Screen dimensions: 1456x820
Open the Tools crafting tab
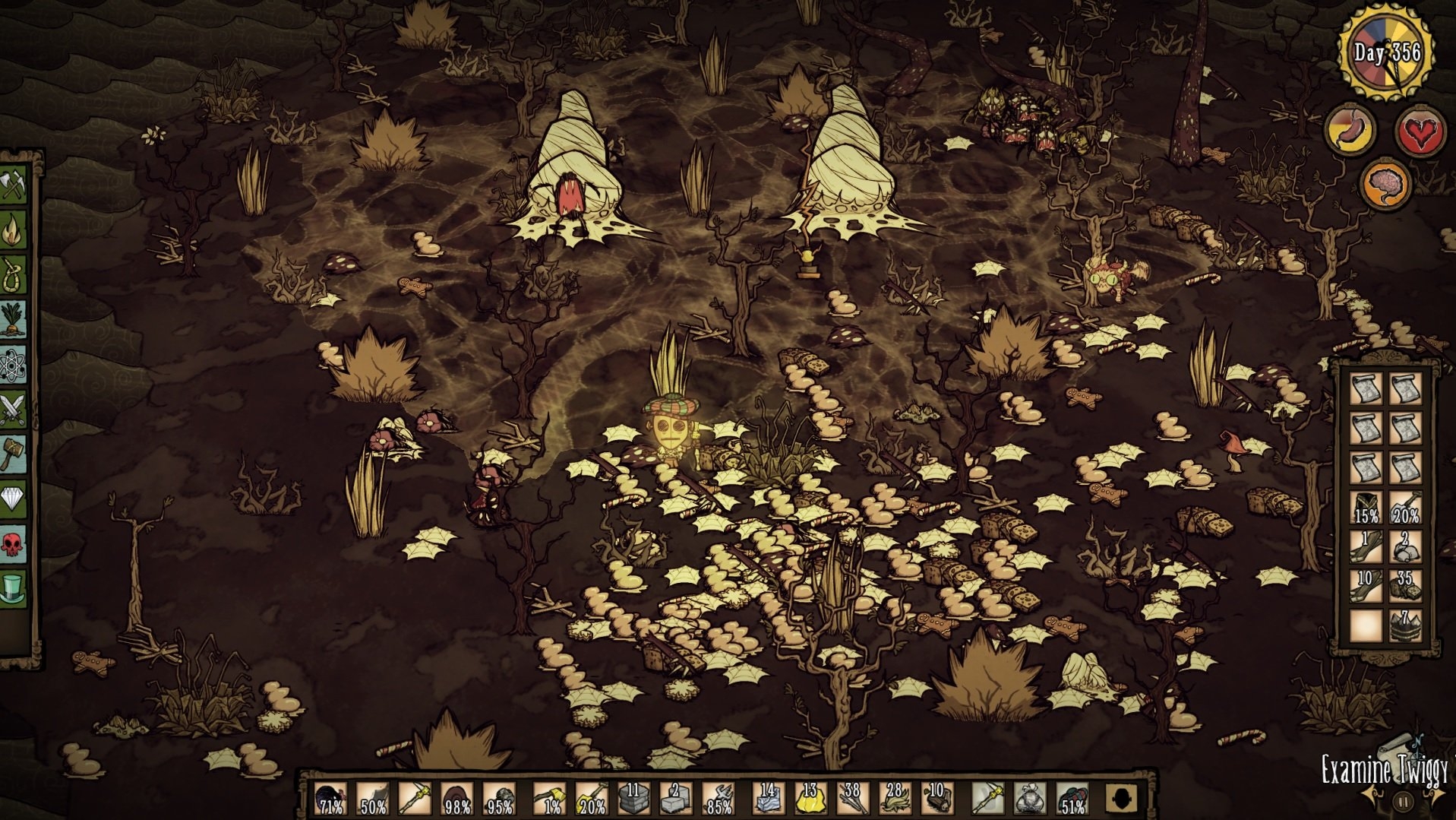(13, 185)
